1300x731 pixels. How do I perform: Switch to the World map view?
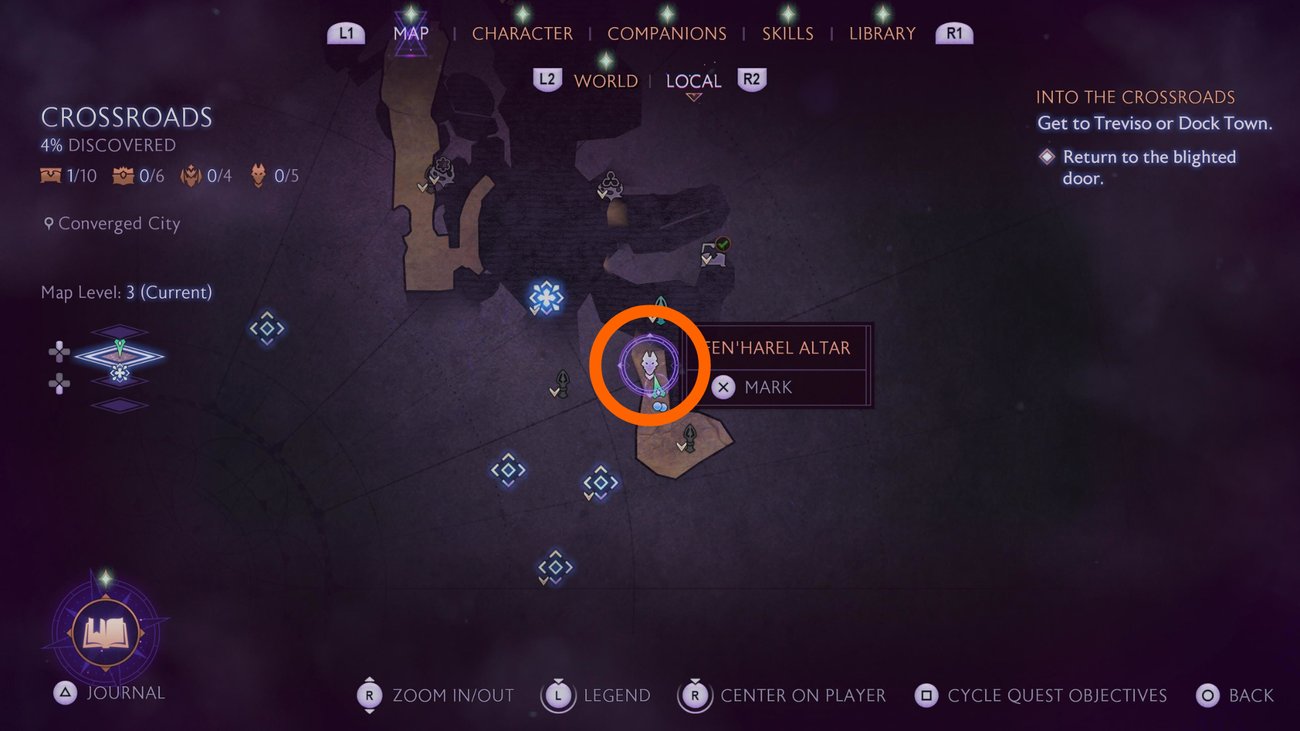(605, 81)
